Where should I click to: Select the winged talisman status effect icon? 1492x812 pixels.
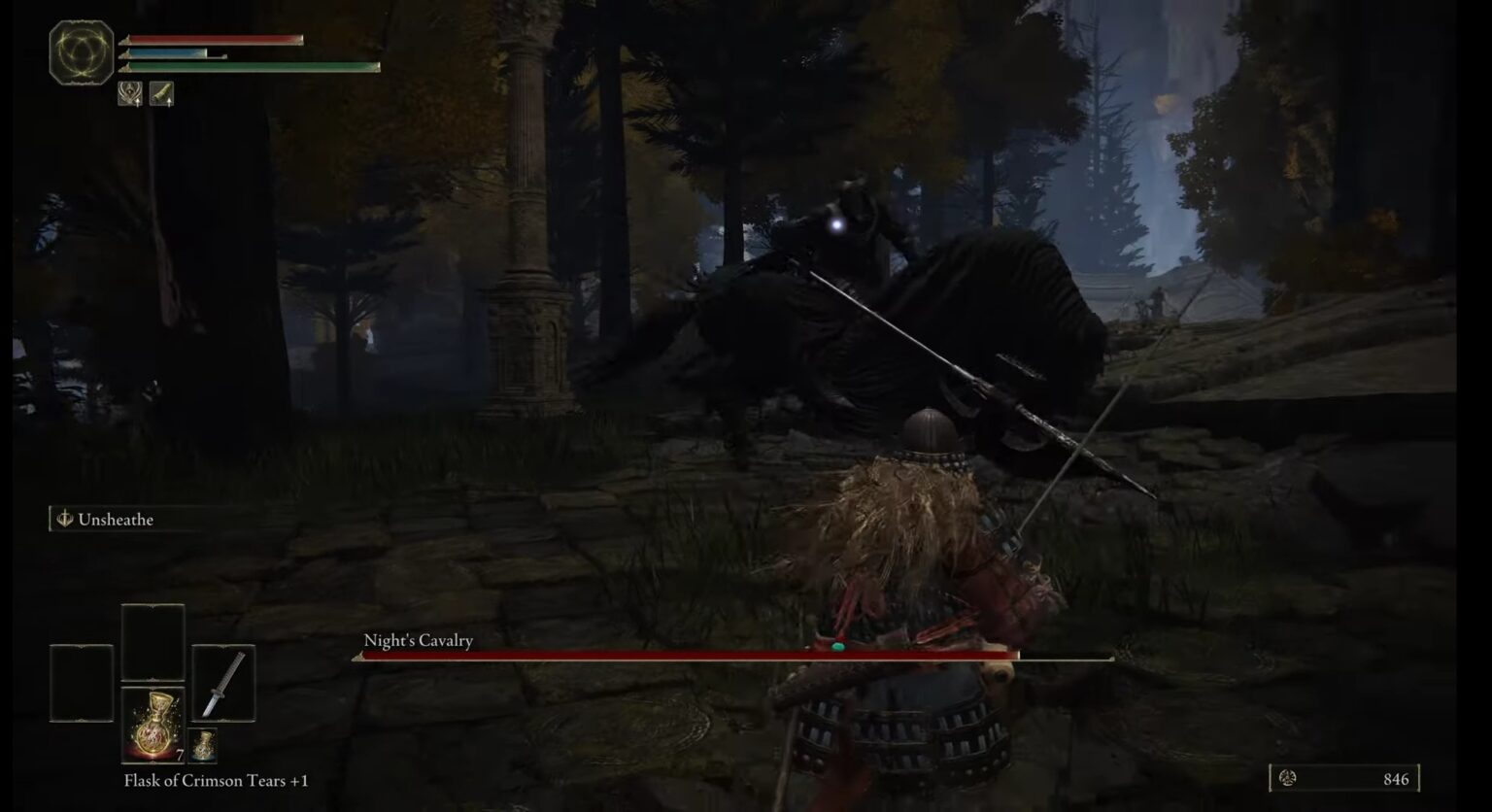(x=130, y=91)
